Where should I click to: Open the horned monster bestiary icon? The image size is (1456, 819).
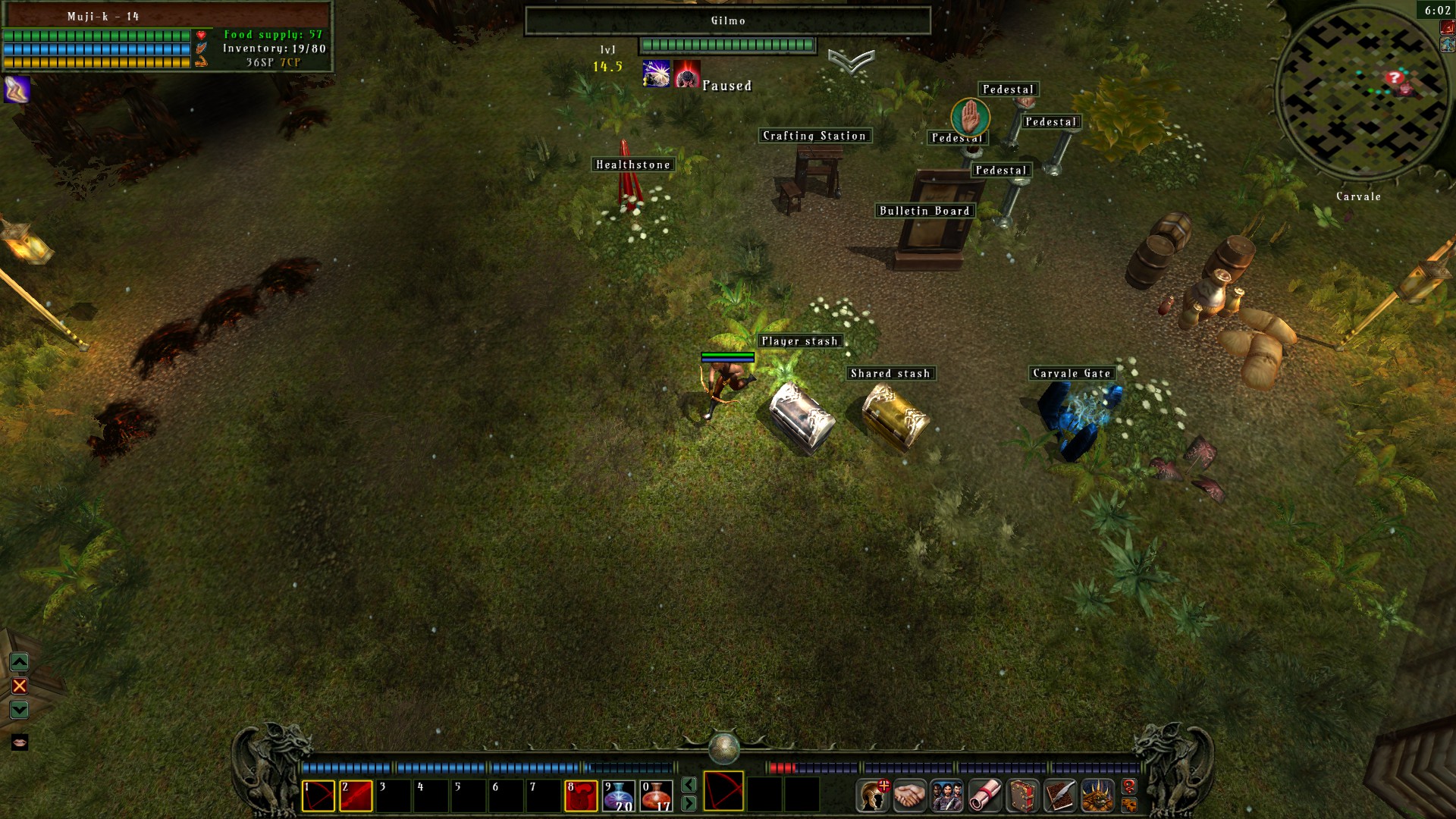coord(1097,796)
